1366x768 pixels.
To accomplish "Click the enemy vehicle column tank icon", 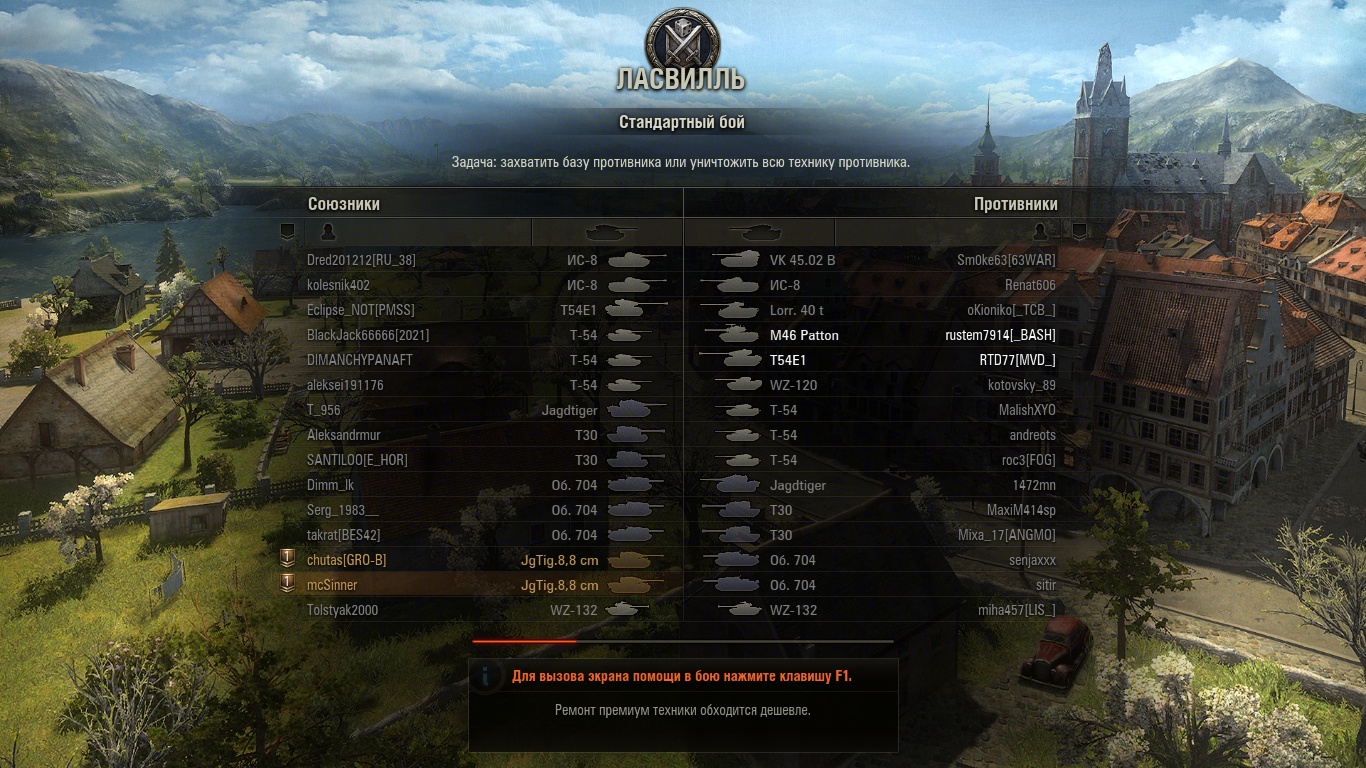I will coord(757,232).
